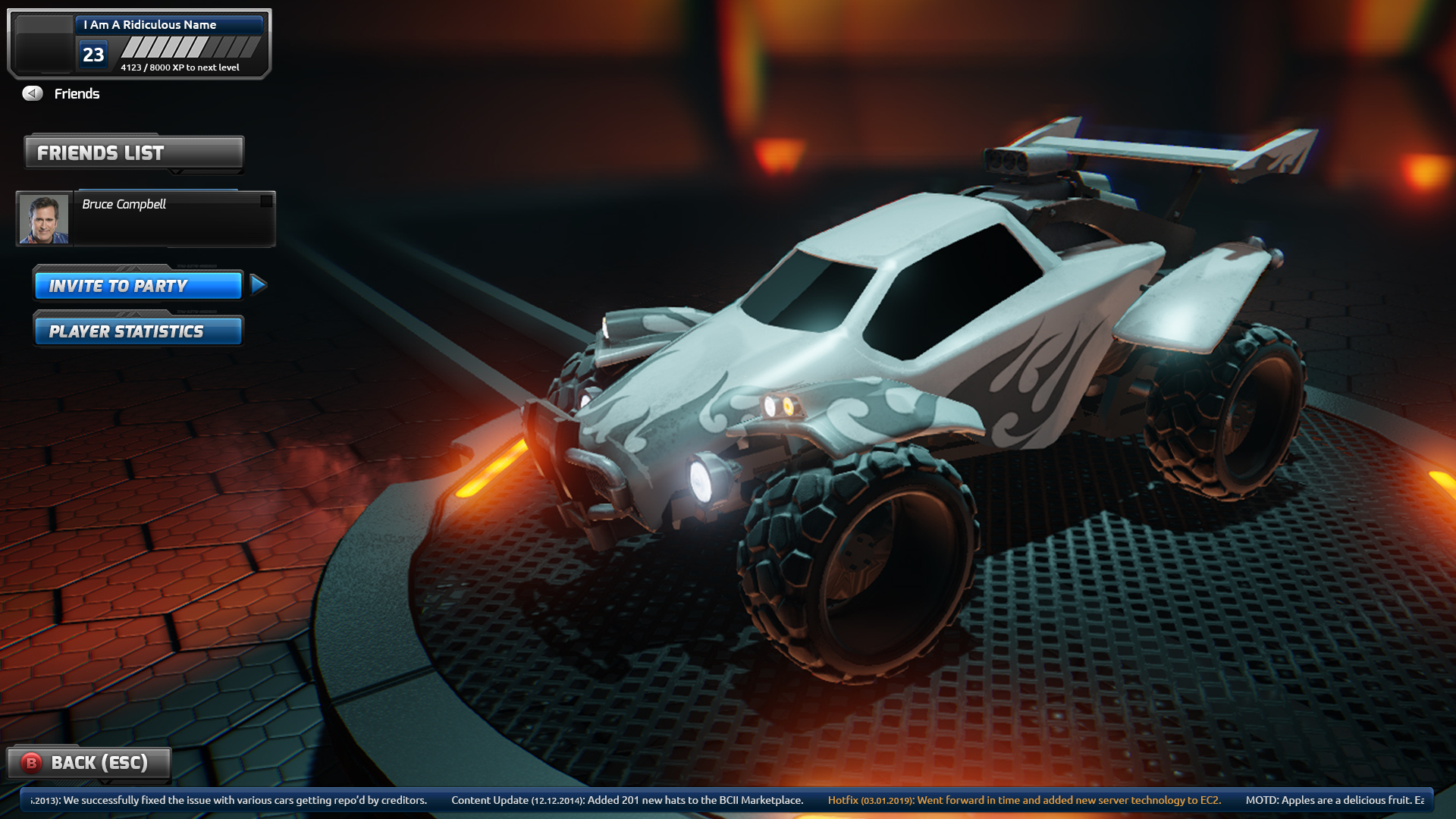Click the Friends back arrow icon
Screen dimensions: 1456x819
tap(33, 93)
